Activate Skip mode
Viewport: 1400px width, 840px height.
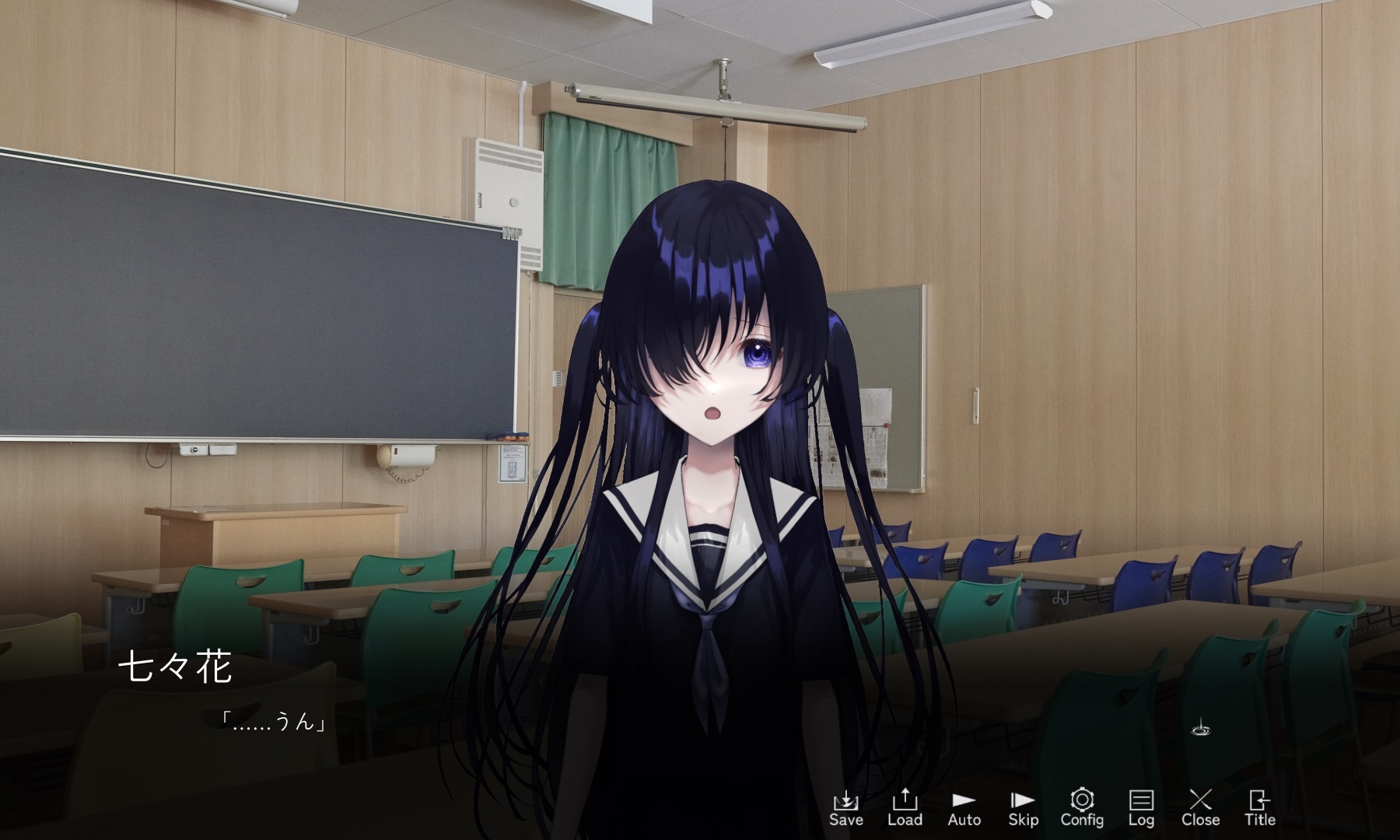1023,807
